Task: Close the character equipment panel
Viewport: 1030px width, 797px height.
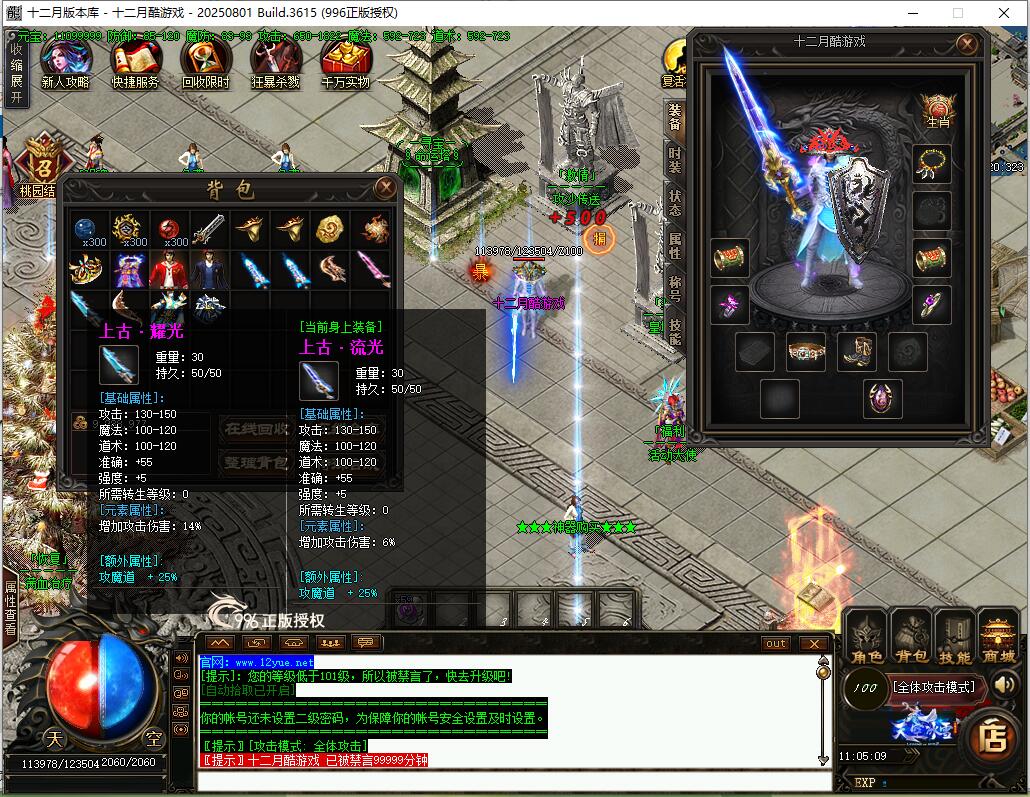Action: click(x=966, y=44)
